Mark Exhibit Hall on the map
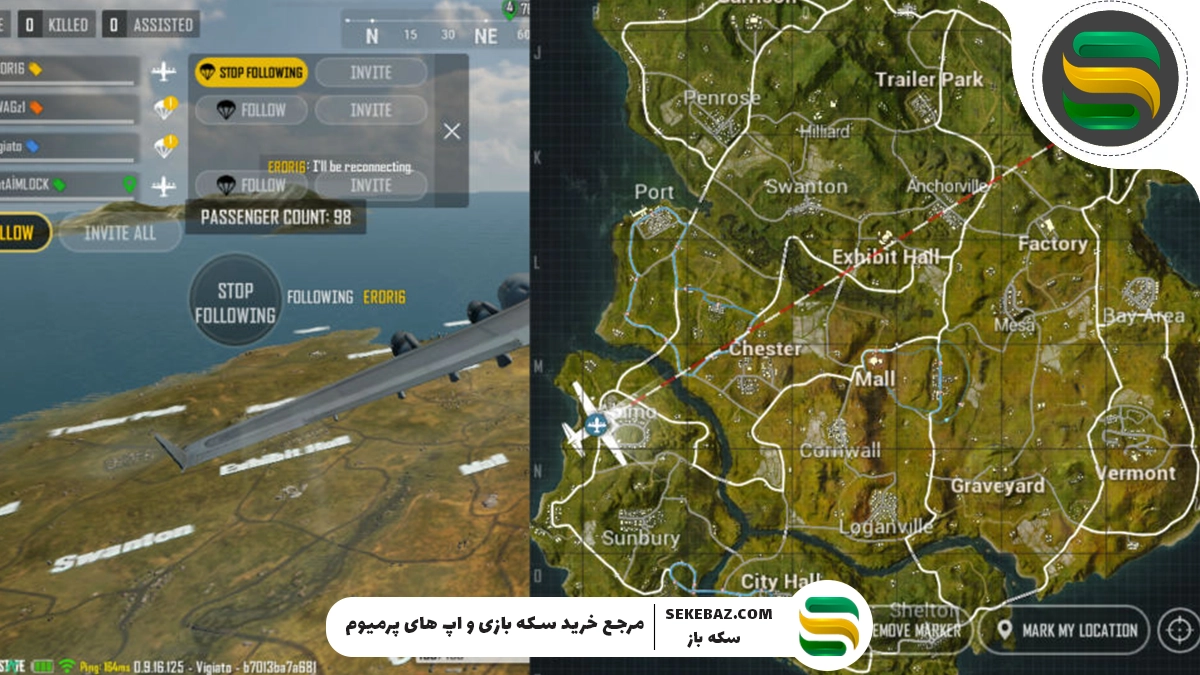The height and width of the screenshot is (675, 1200). coord(886,257)
